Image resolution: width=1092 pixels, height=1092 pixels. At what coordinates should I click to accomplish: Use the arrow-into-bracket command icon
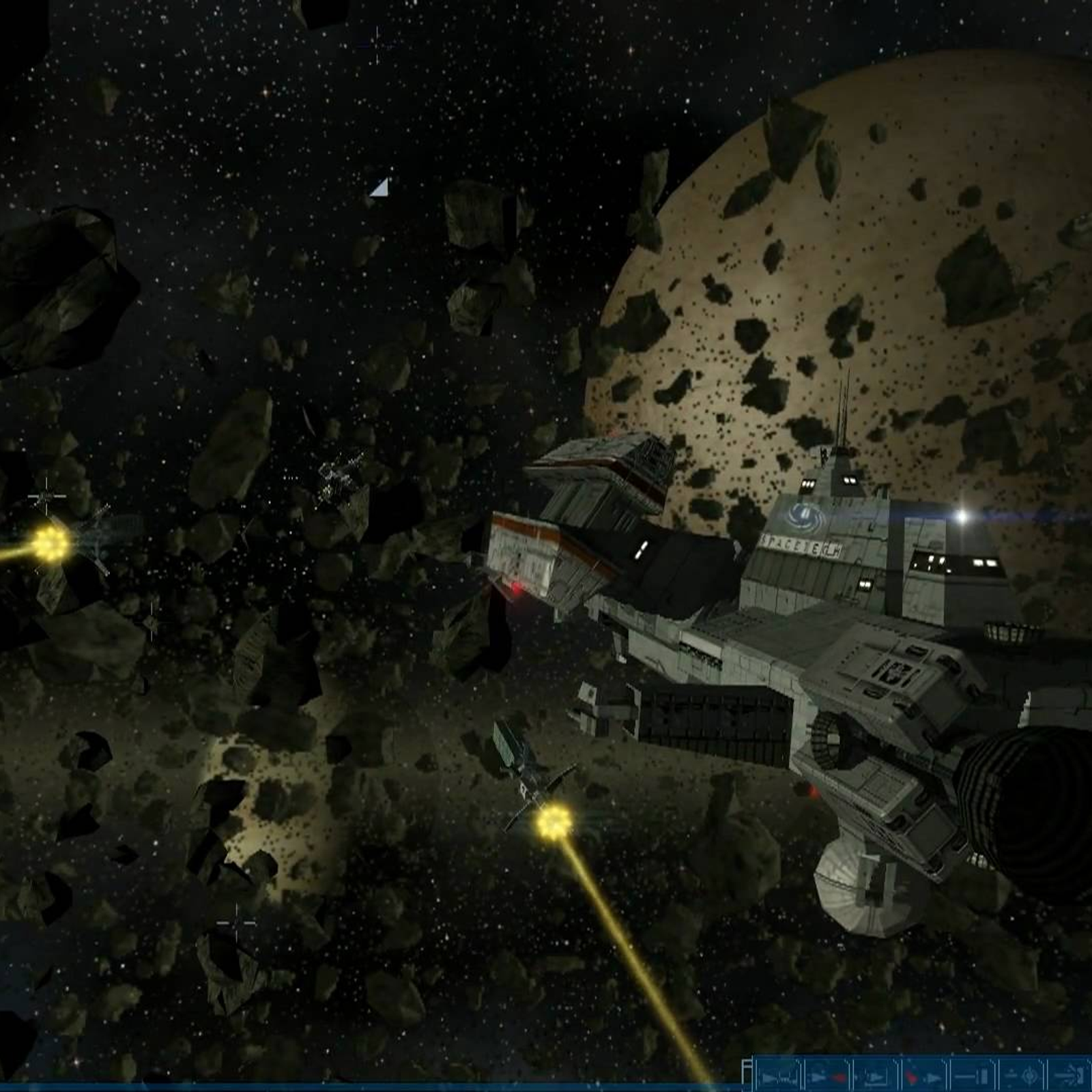tap(1069, 1076)
